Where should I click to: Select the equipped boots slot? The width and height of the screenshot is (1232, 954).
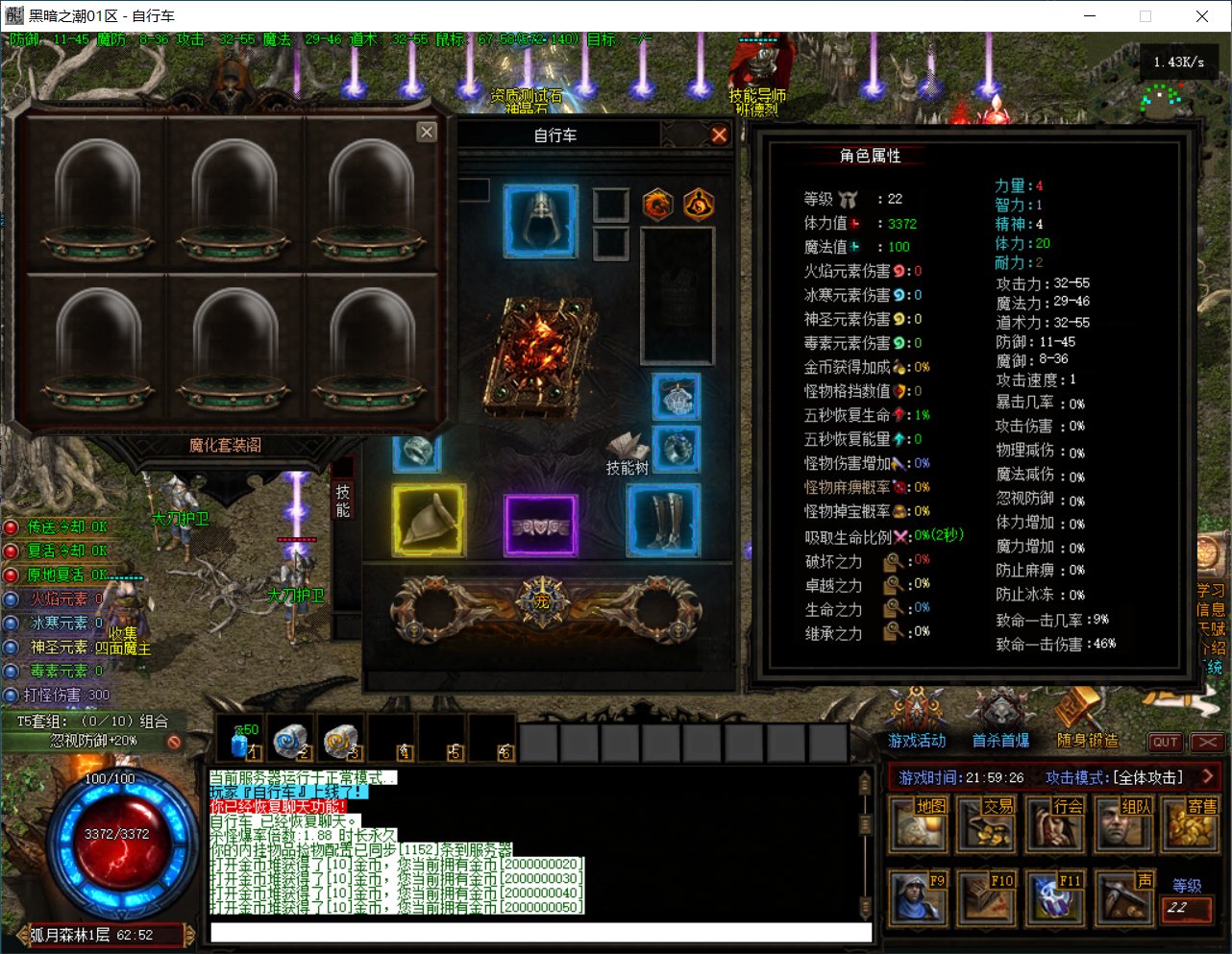(x=664, y=520)
